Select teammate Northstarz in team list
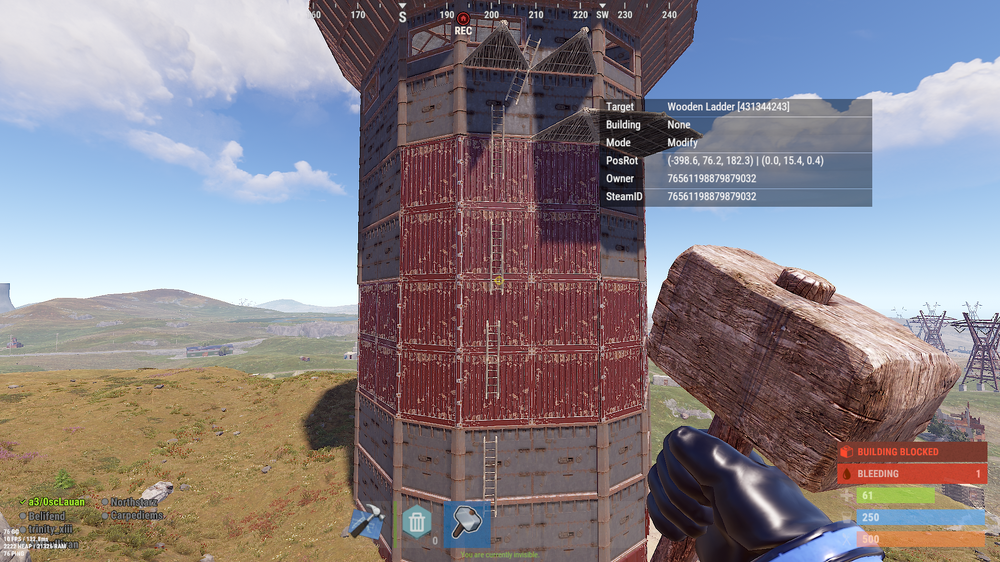 (x=133, y=502)
